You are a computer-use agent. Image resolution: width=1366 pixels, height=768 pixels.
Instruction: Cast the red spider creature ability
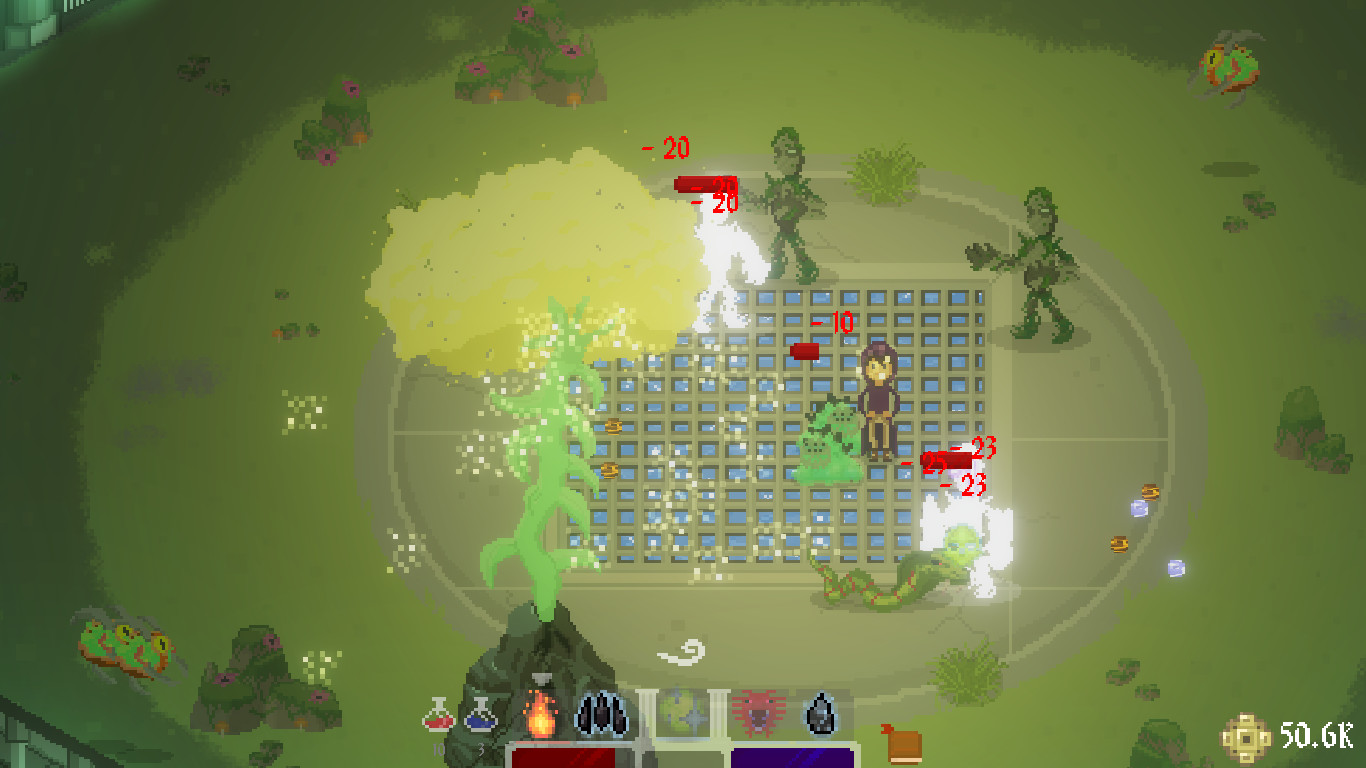coord(756,714)
